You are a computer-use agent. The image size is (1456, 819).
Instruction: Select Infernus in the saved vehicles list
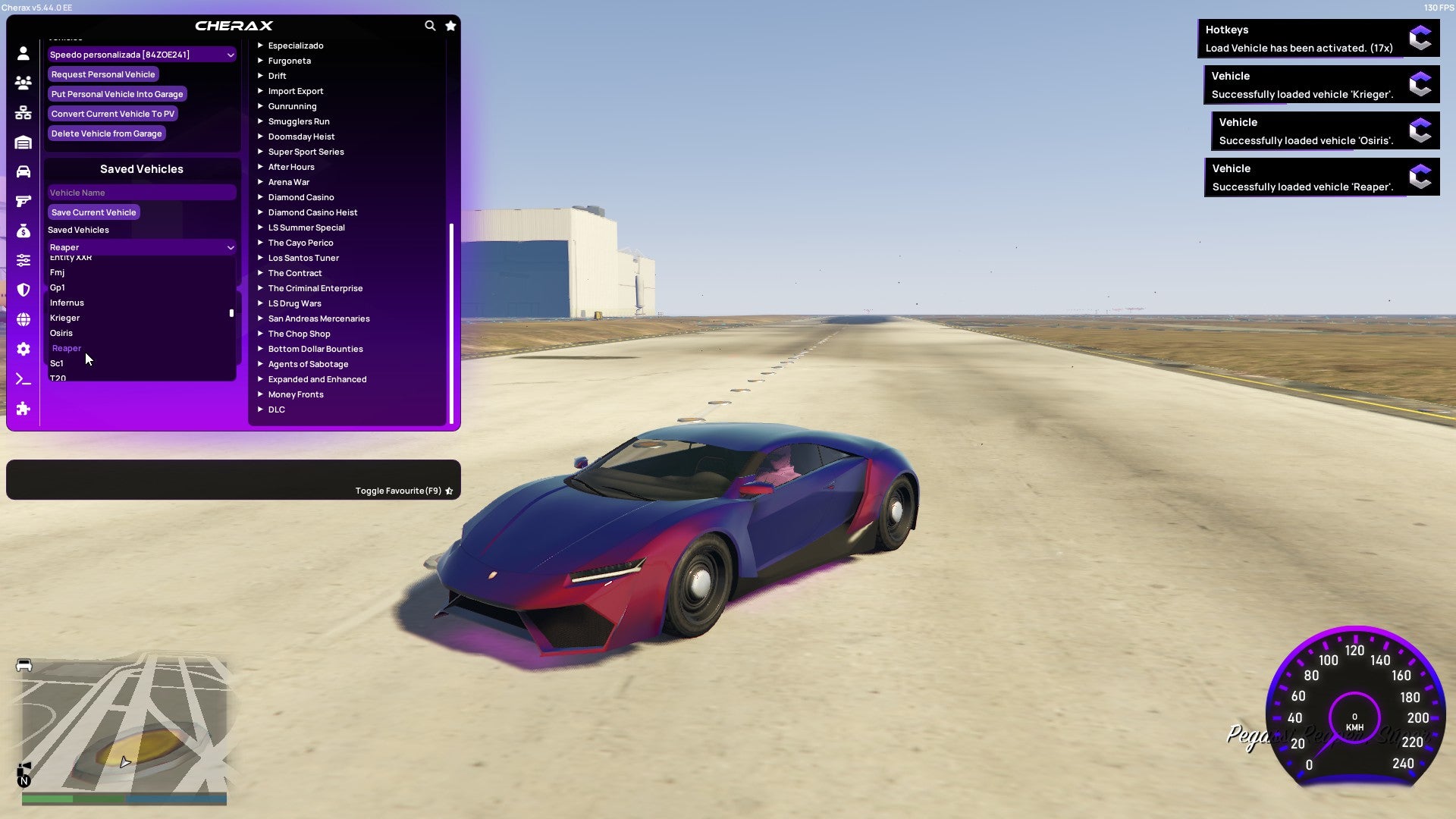point(66,303)
